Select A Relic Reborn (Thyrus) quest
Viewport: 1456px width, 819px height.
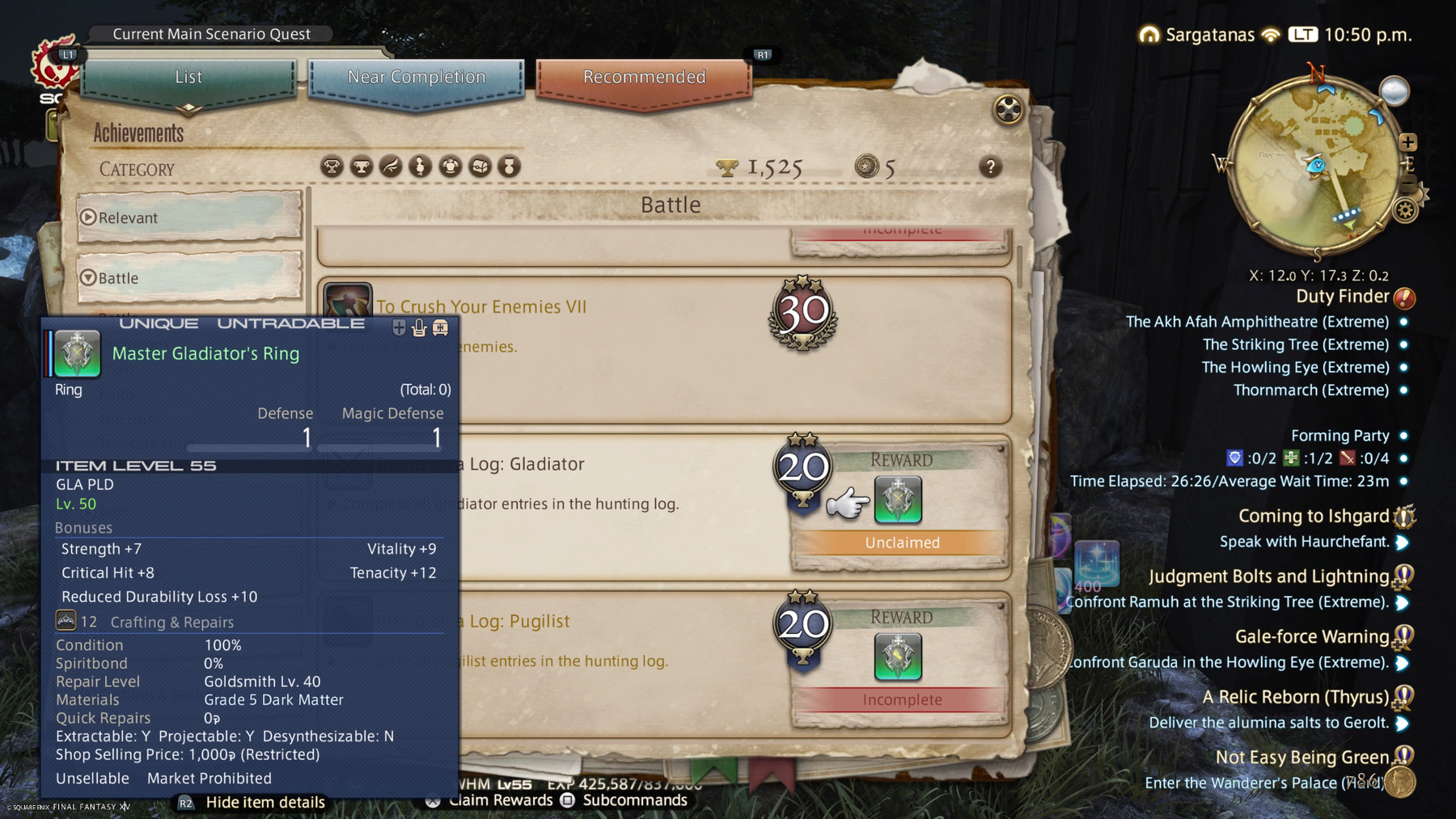point(1295,697)
